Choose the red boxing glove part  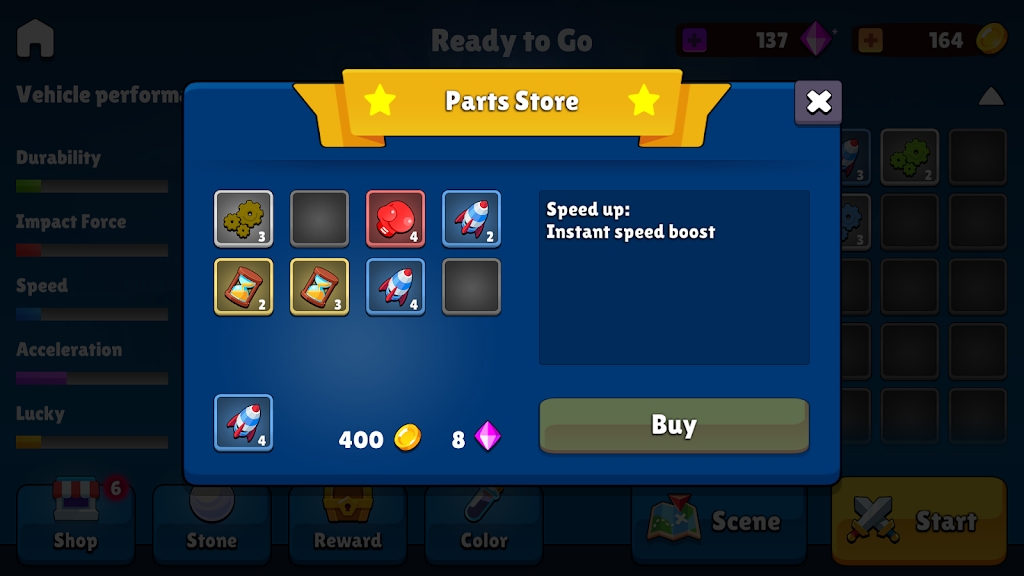tap(395, 218)
